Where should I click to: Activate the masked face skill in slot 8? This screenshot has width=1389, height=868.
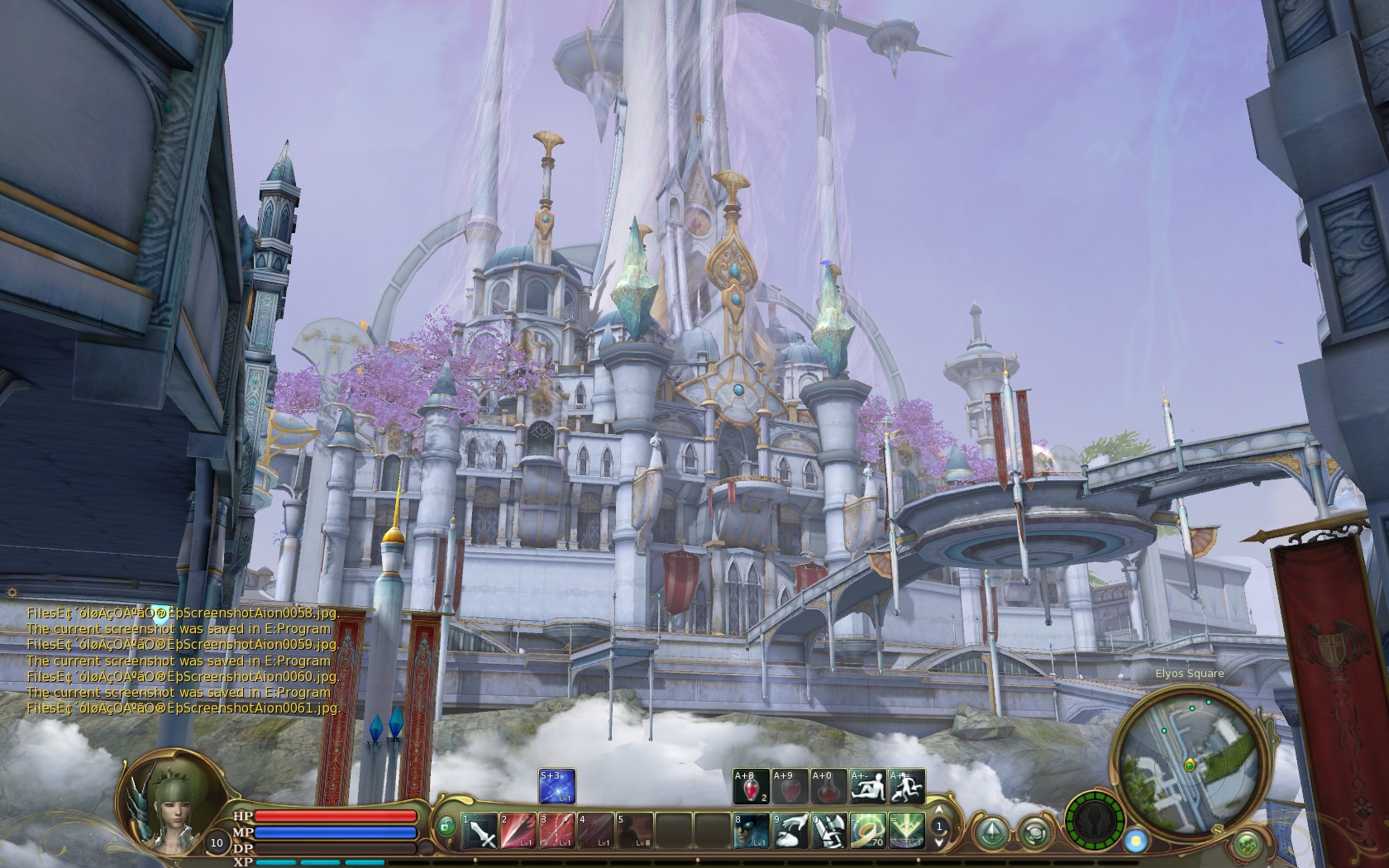(x=751, y=831)
